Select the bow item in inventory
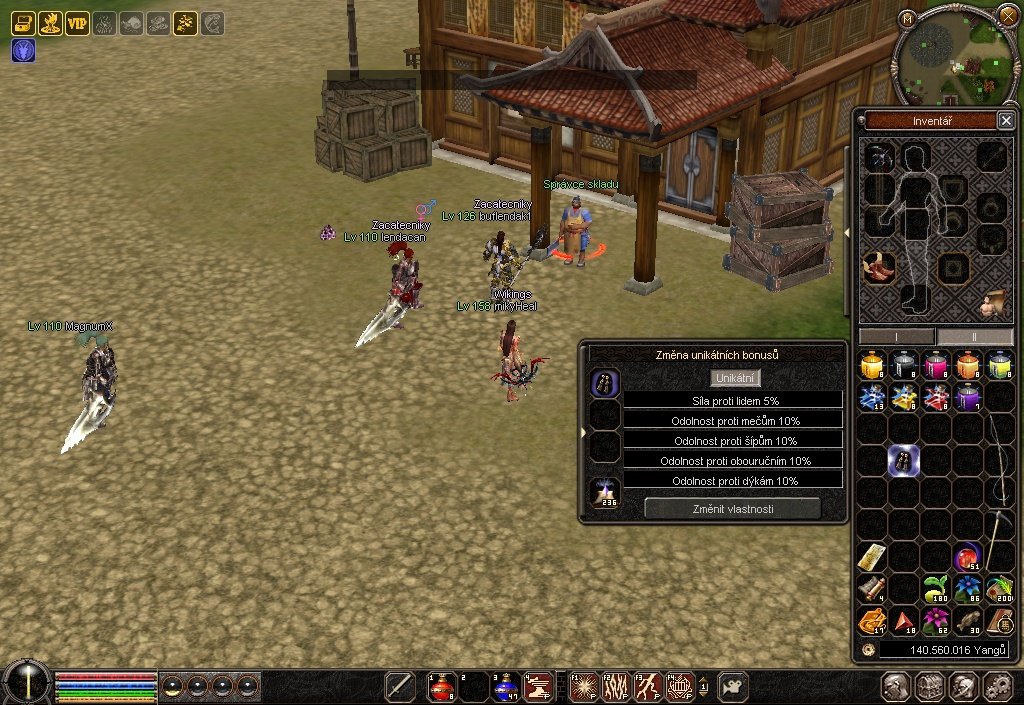This screenshot has height=705, width=1024. (x=999, y=460)
